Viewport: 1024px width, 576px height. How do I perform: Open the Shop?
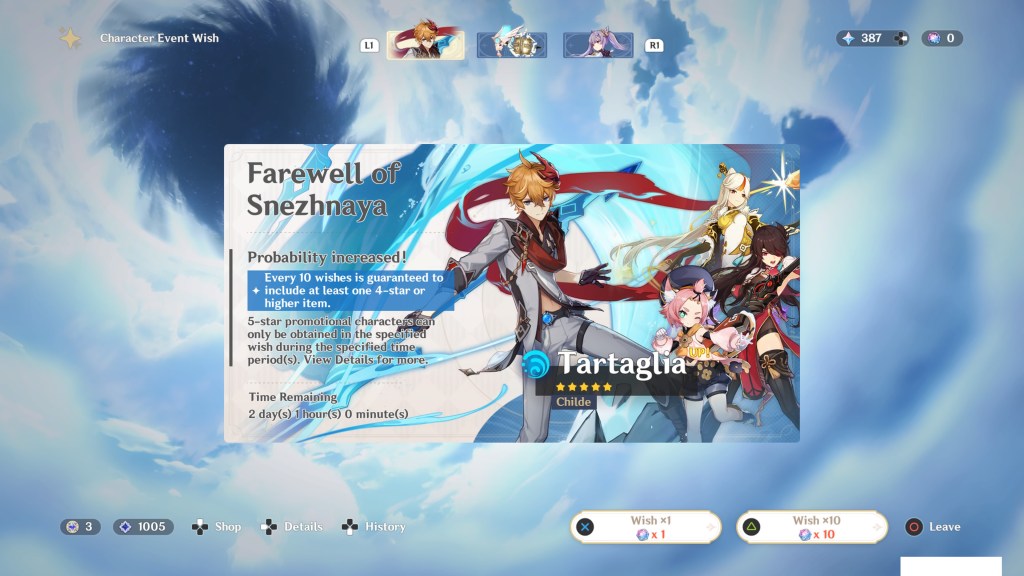coord(217,527)
